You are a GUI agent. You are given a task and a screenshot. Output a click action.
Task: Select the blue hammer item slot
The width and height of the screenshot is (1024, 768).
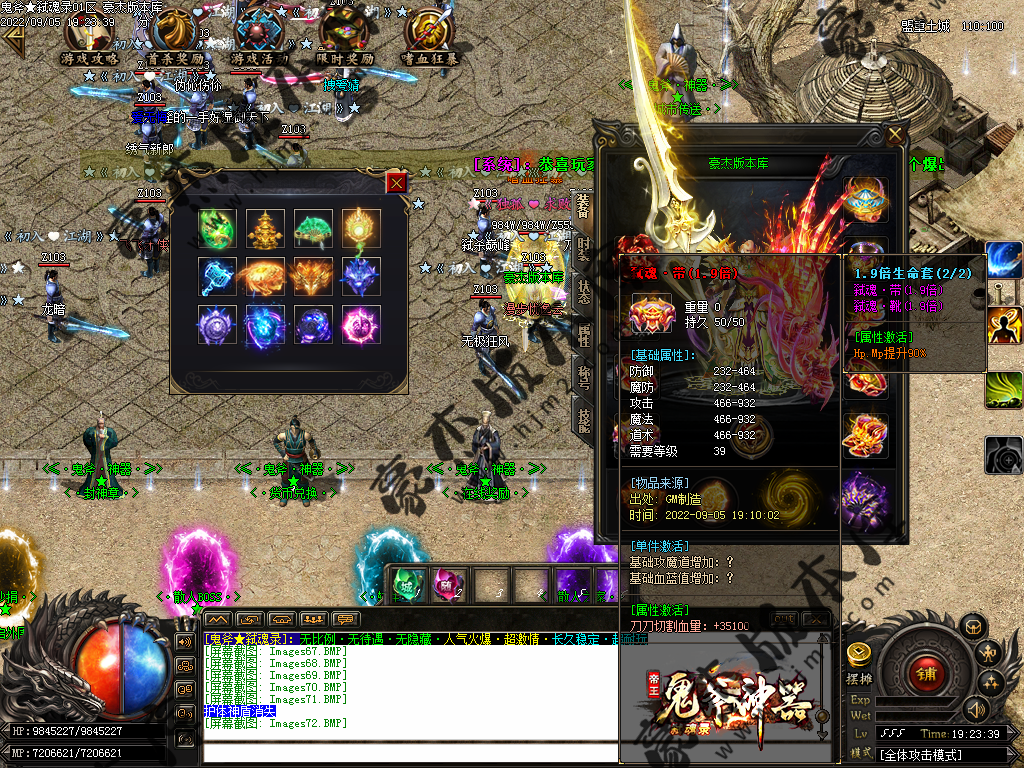tap(217, 276)
